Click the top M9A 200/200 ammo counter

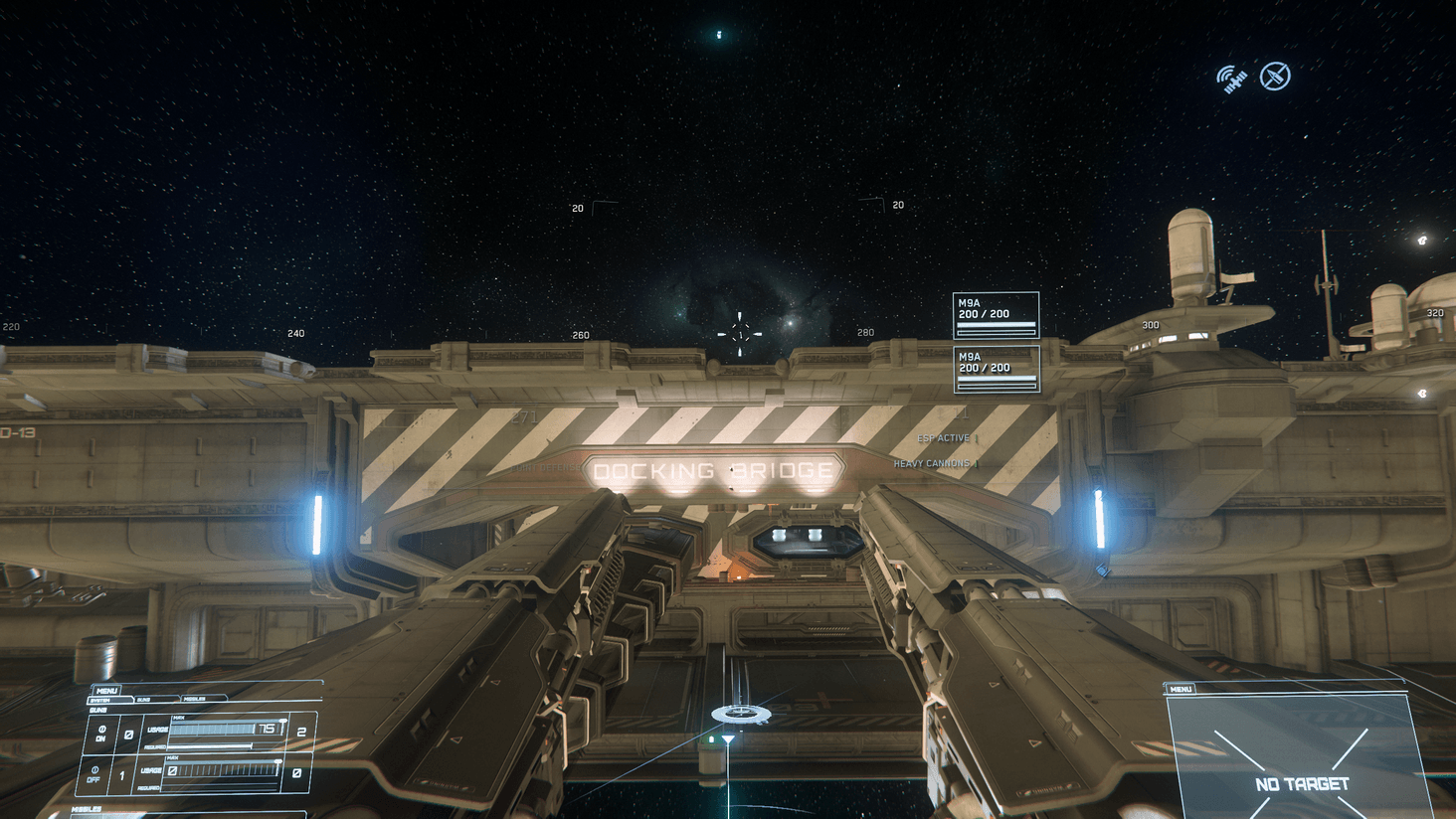[995, 313]
